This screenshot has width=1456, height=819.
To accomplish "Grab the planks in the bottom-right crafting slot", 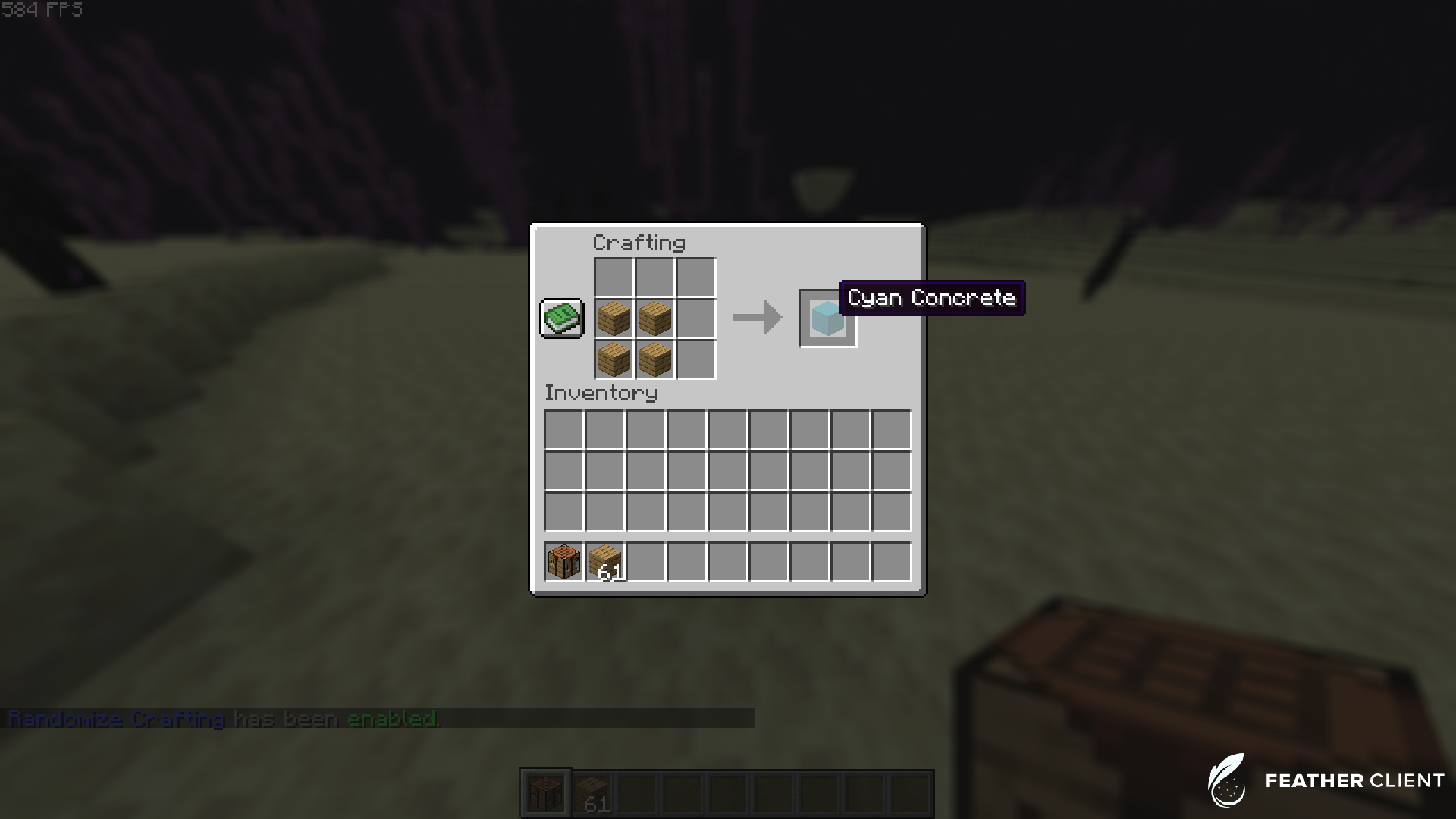I will 654,359.
